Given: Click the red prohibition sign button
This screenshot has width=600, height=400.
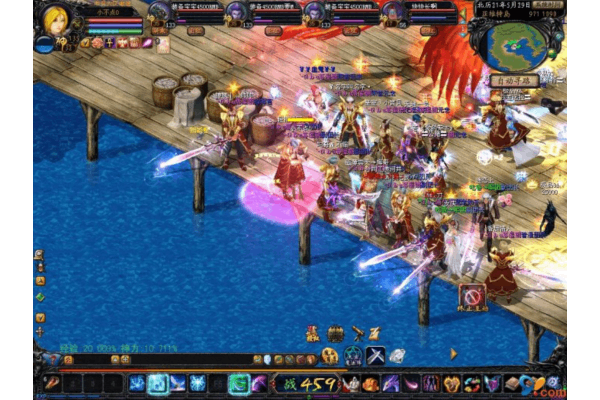Looking at the screenshot, I should tap(472, 295).
